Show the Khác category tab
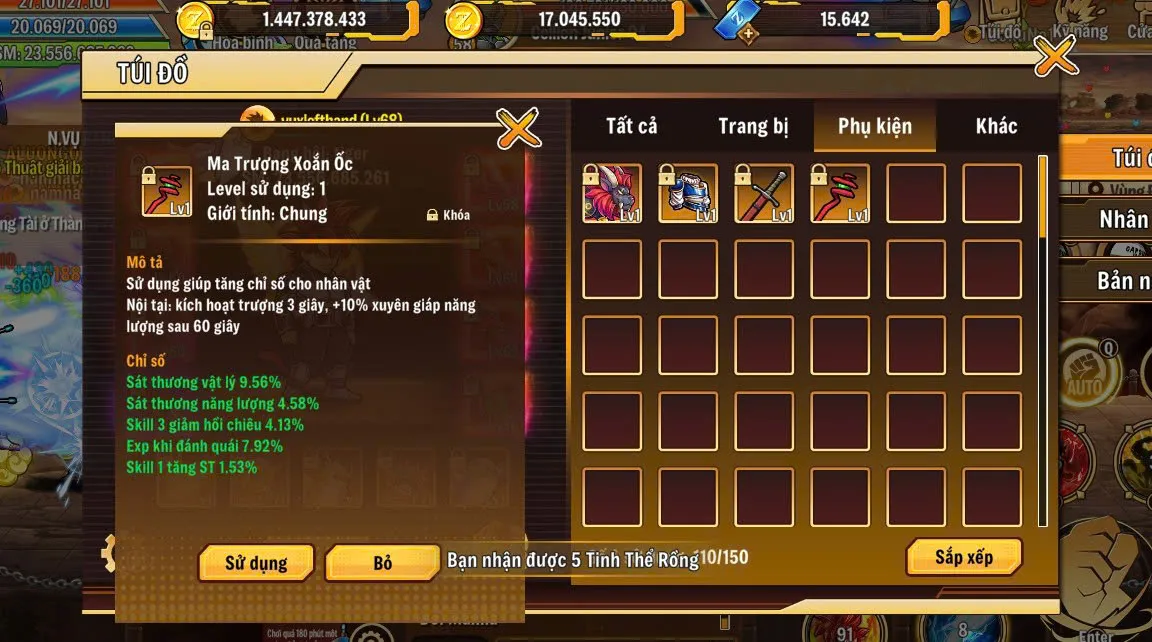 (996, 126)
